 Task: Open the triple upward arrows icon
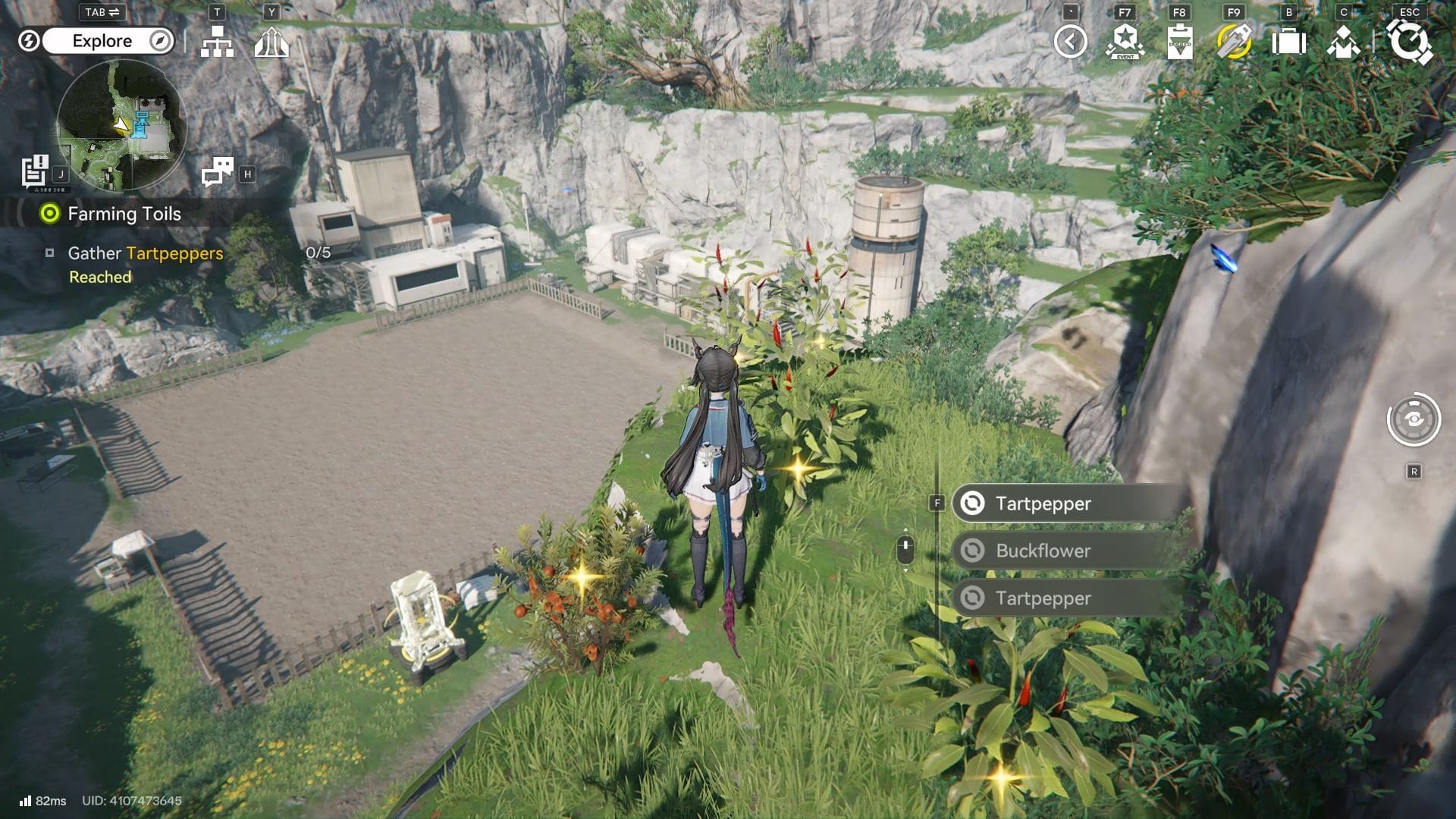point(271,42)
